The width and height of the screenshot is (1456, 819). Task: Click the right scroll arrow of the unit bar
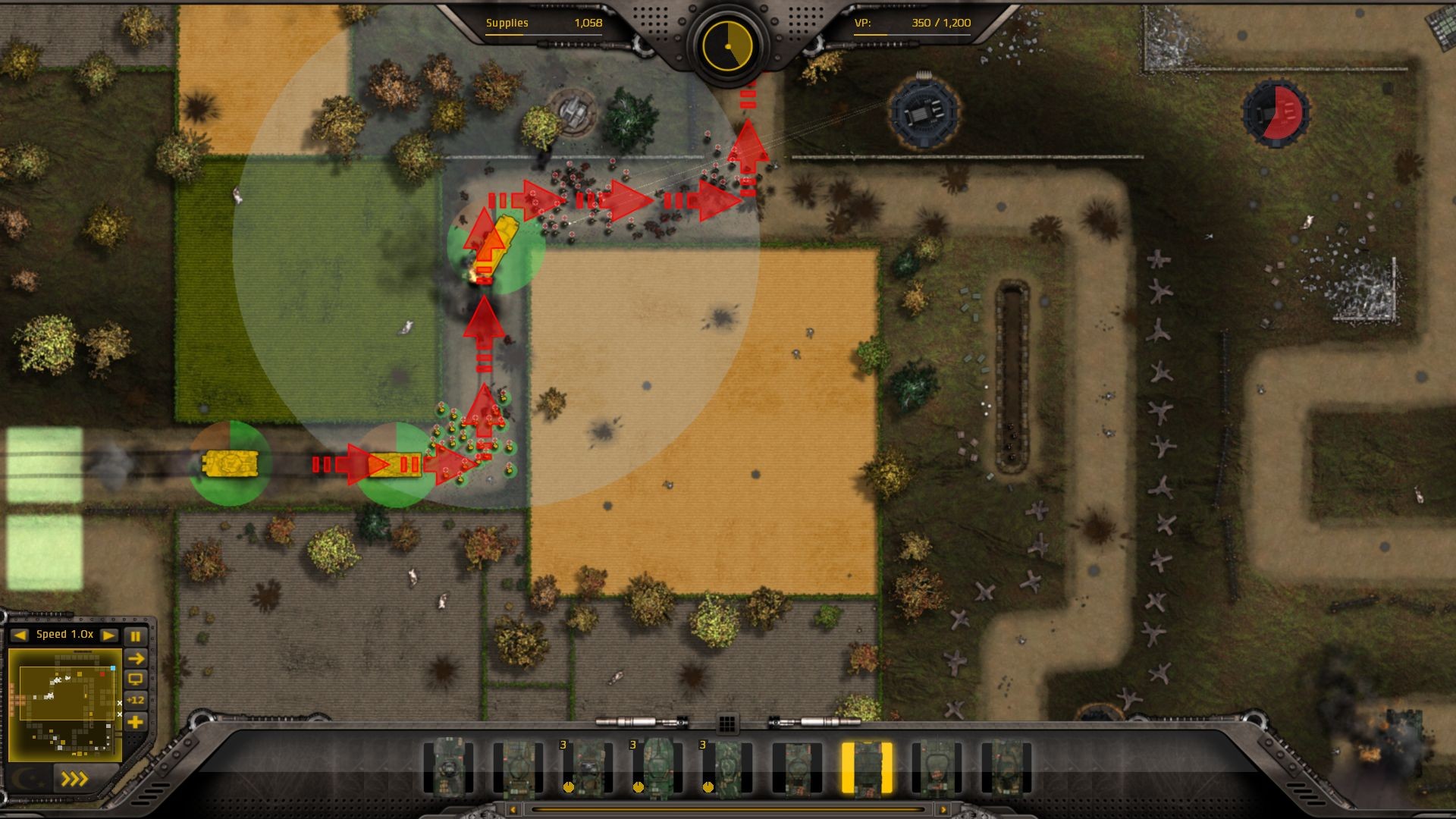coord(943,809)
